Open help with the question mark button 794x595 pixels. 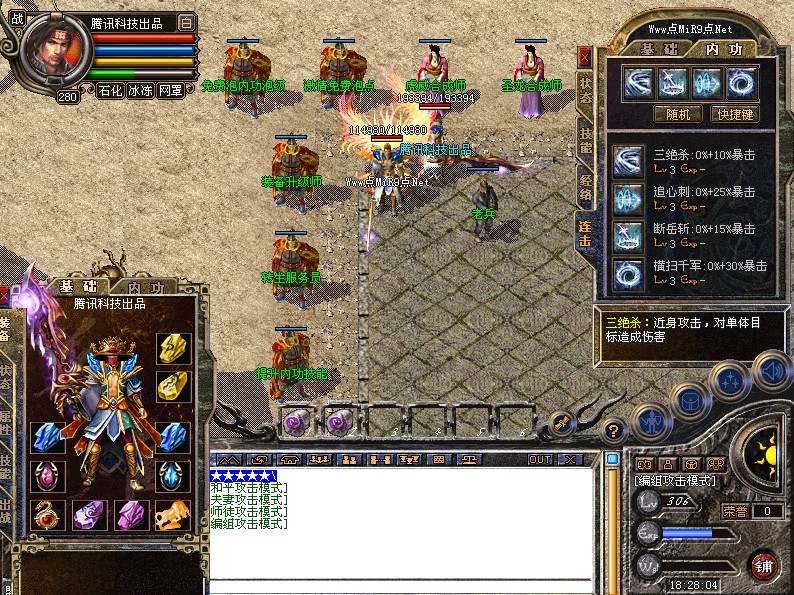tap(615, 431)
